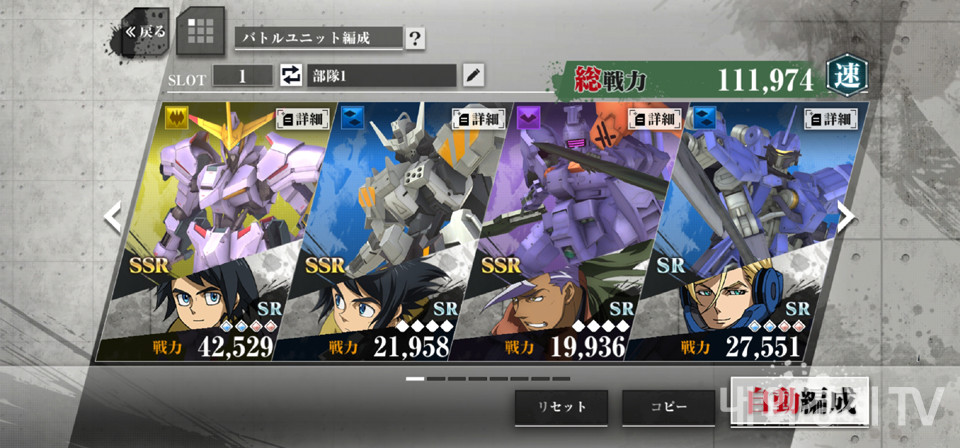
Task: Edit squad name with the pencil icon
Action: point(473,75)
